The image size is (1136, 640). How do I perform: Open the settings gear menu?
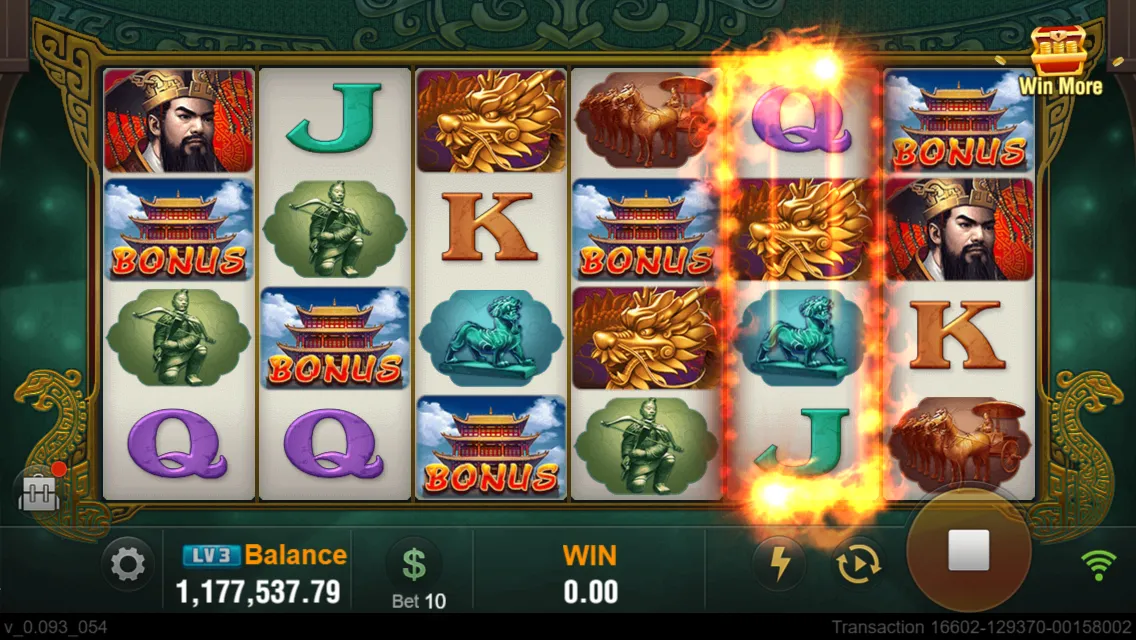click(127, 566)
